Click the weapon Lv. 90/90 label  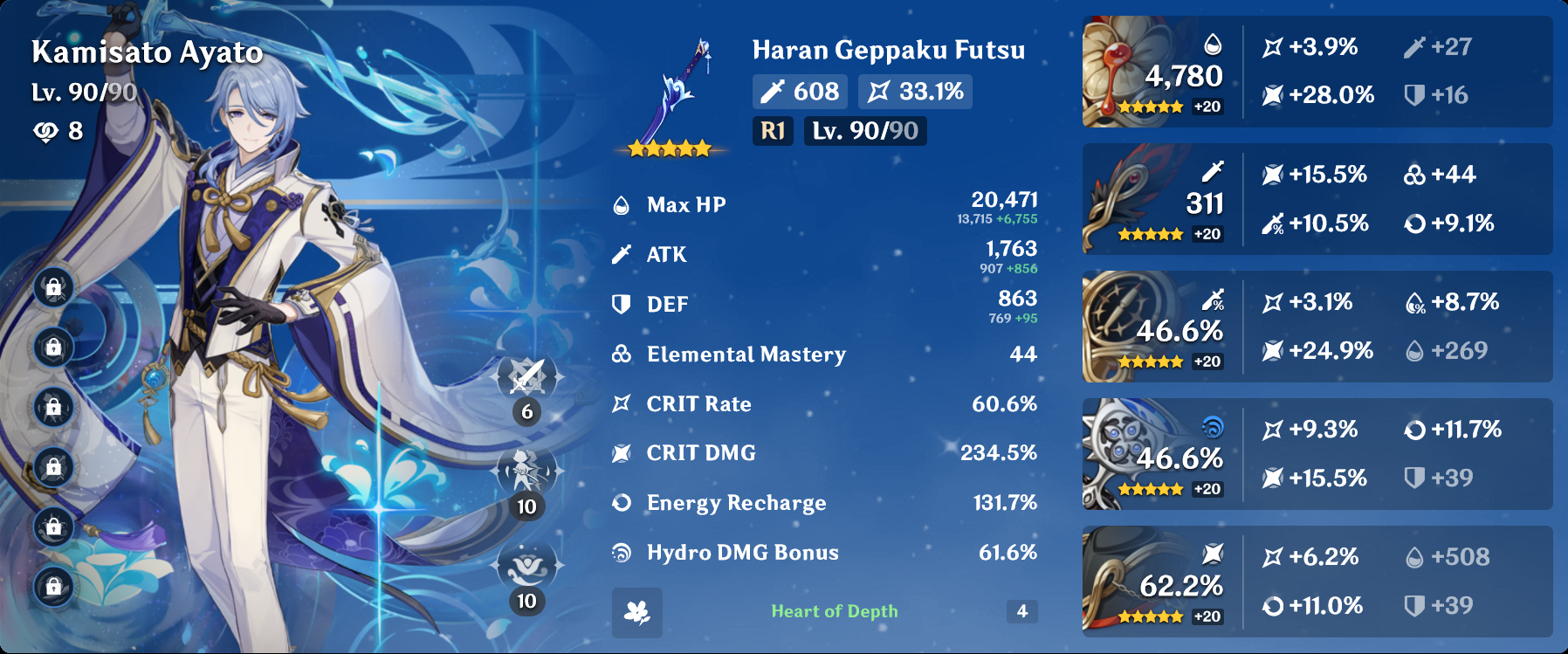point(865,132)
